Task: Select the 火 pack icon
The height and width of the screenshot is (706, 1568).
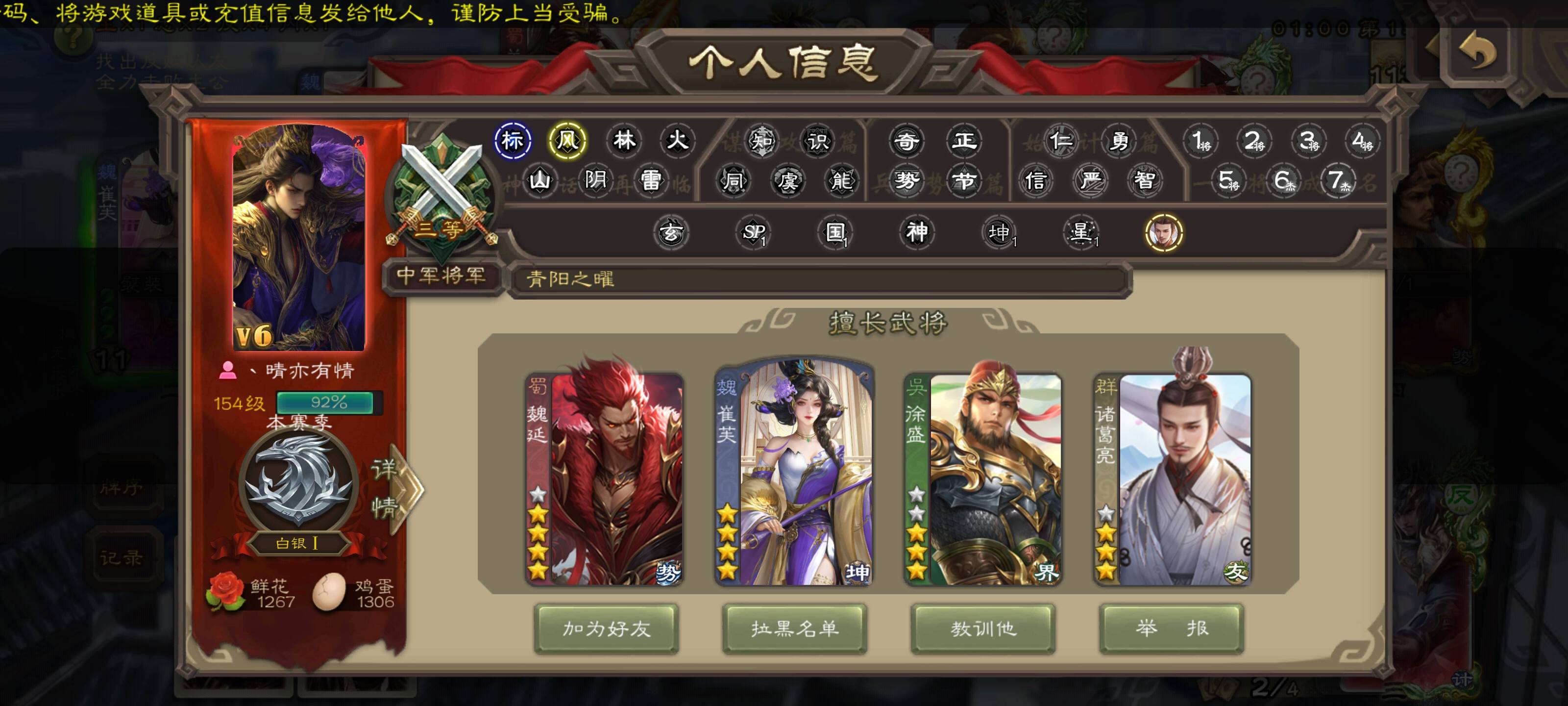Action: [677, 141]
